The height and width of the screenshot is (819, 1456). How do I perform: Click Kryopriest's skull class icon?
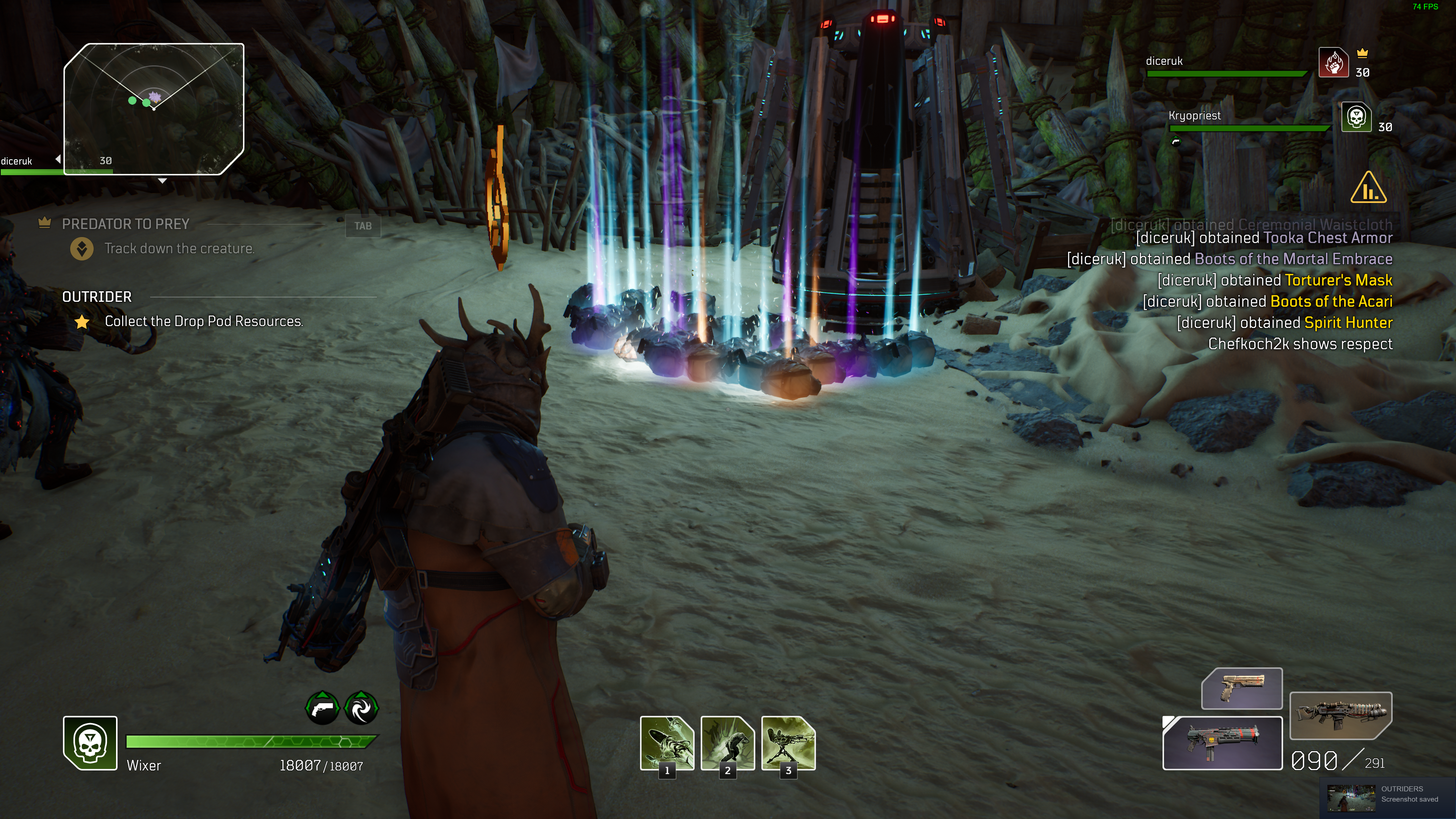click(1356, 117)
